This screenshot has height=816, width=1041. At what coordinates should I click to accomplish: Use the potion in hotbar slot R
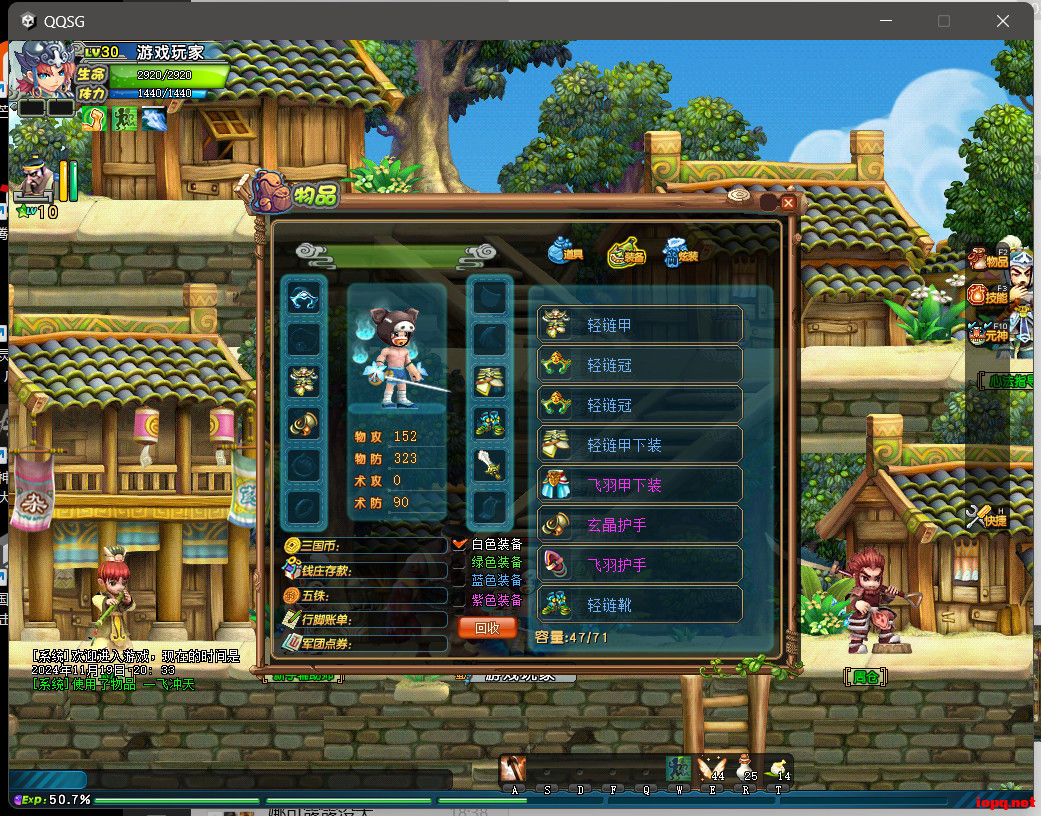[x=745, y=768]
